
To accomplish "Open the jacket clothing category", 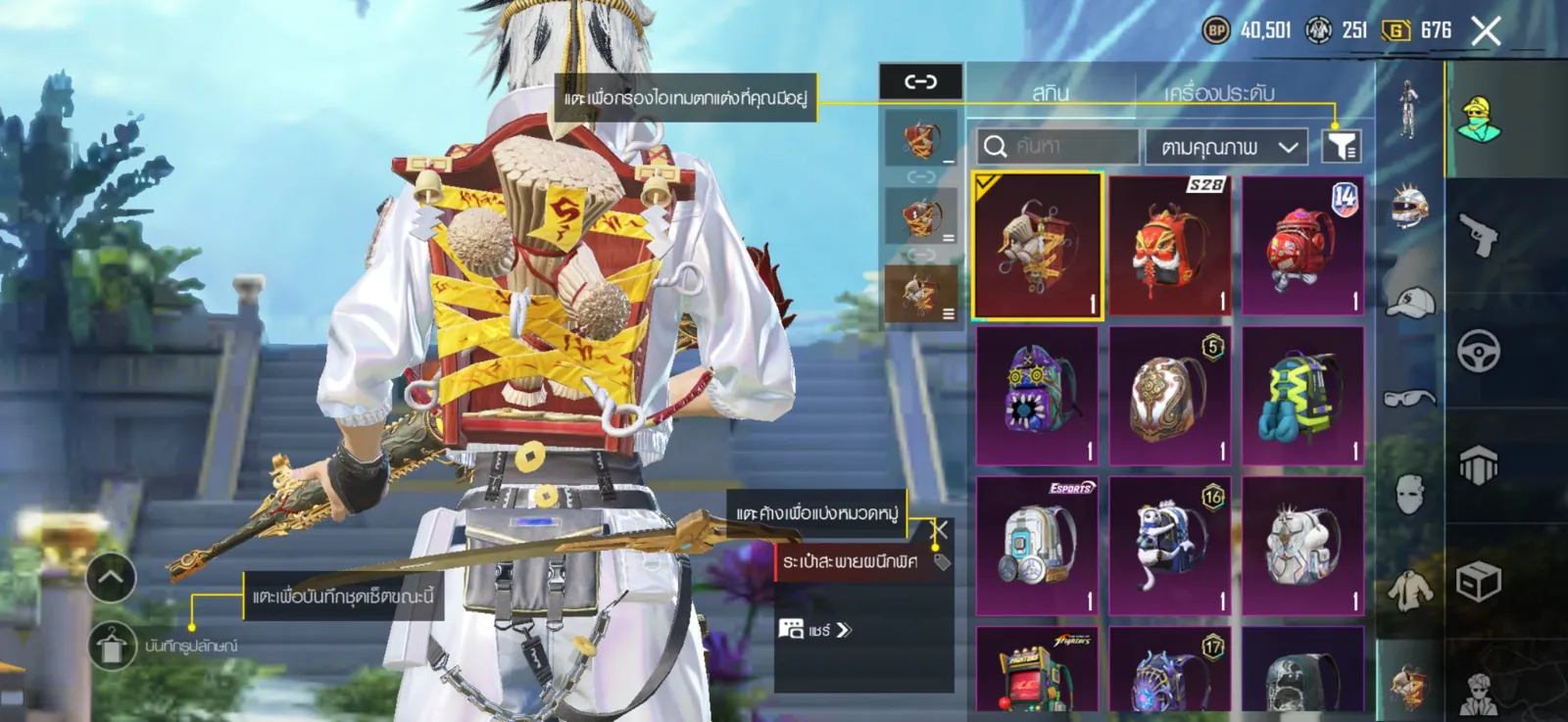I will 1410,591.
